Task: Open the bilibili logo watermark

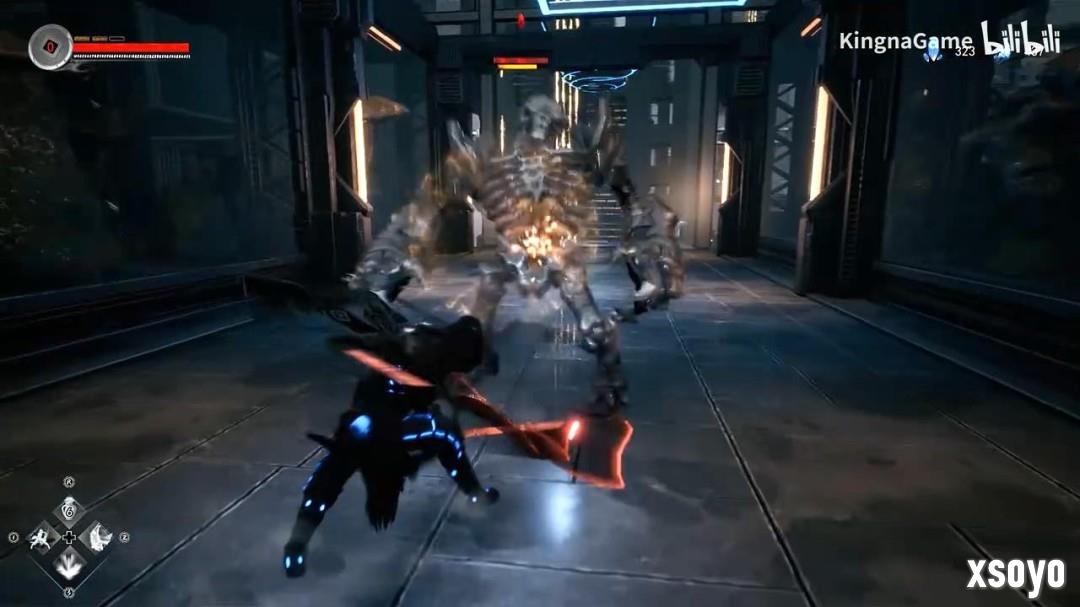Action: click(1018, 39)
